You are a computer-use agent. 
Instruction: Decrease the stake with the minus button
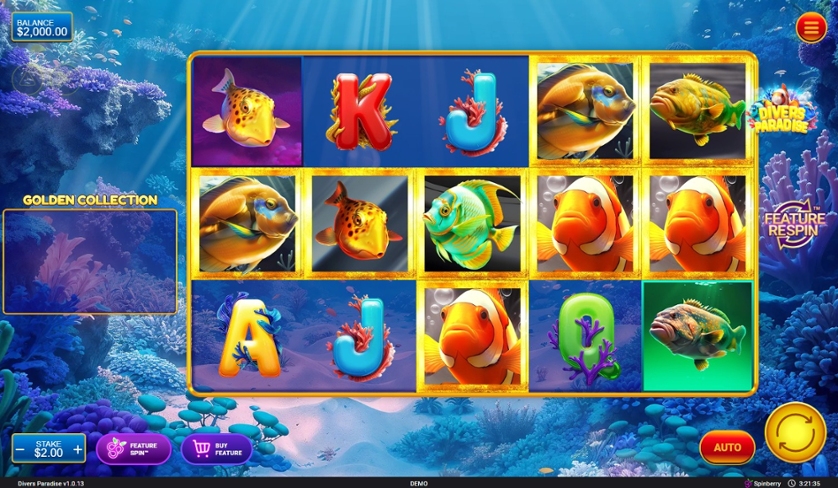pos(20,449)
